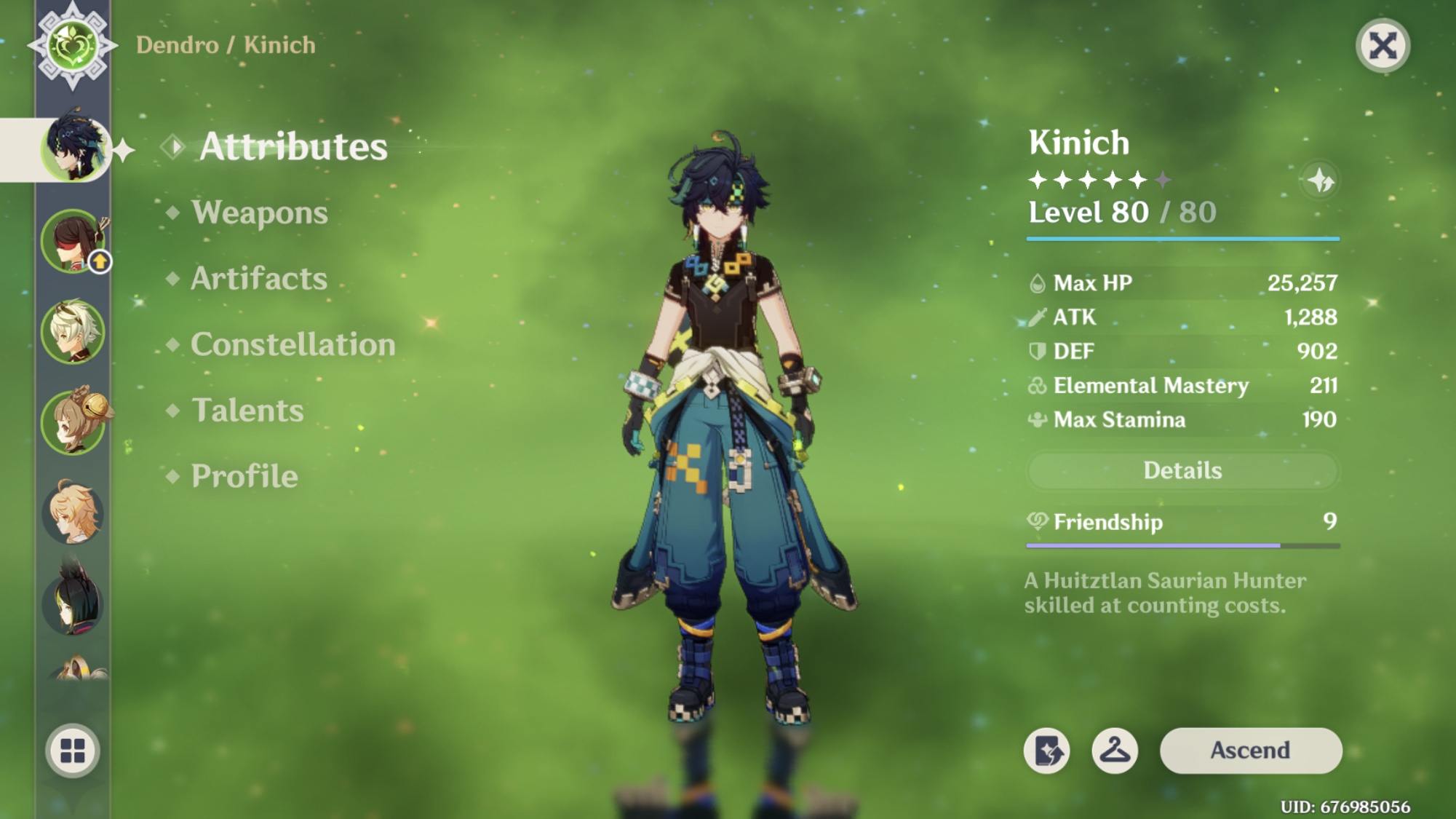The image size is (1456, 819).
Task: Click the Friendship heart icon
Action: click(x=1037, y=522)
